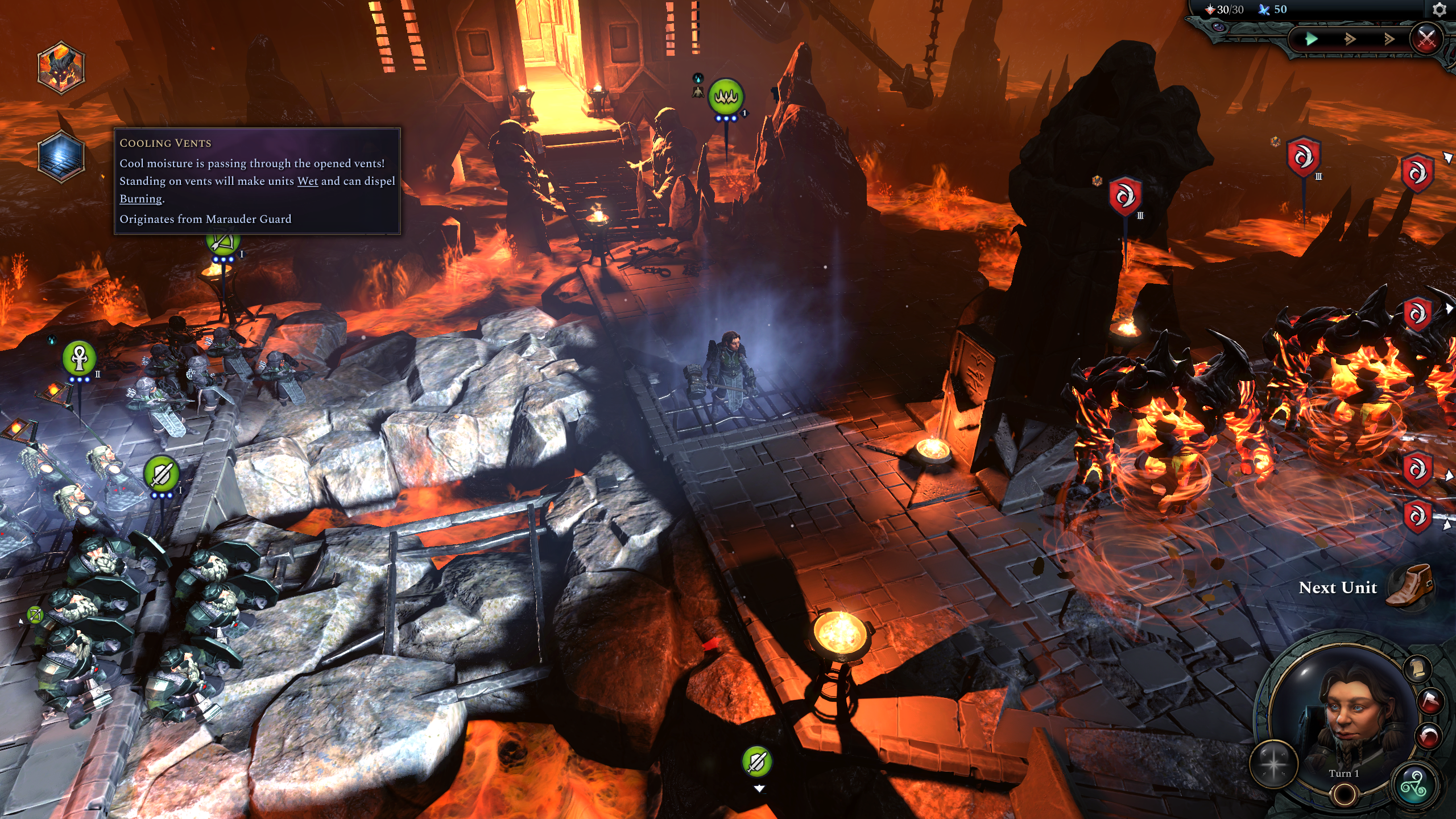Viewport: 1456px width, 819px height.
Task: Select the green ankh unit marker
Action: [x=79, y=357]
